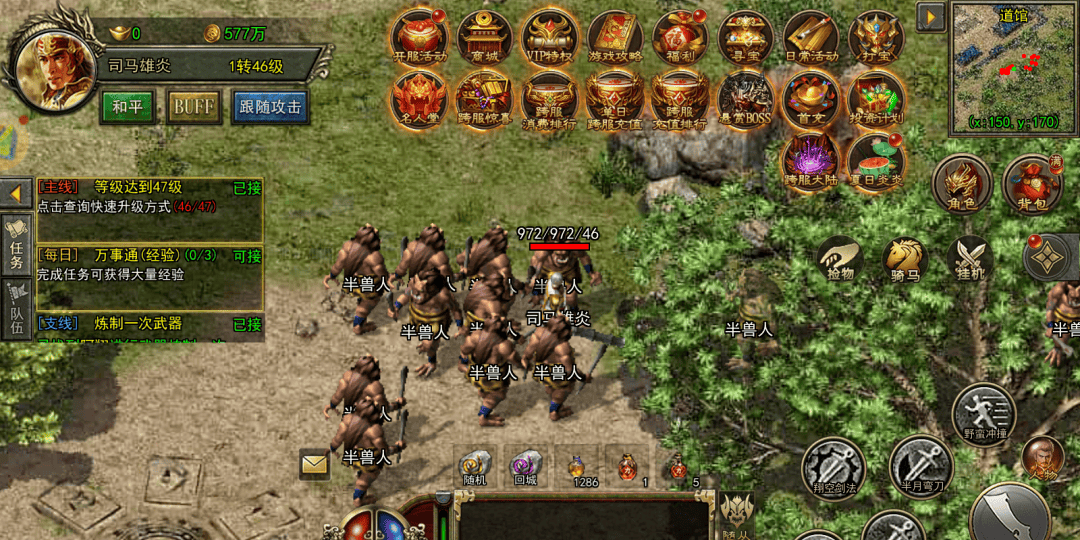Use the 回城 return scroll slot

[526, 467]
